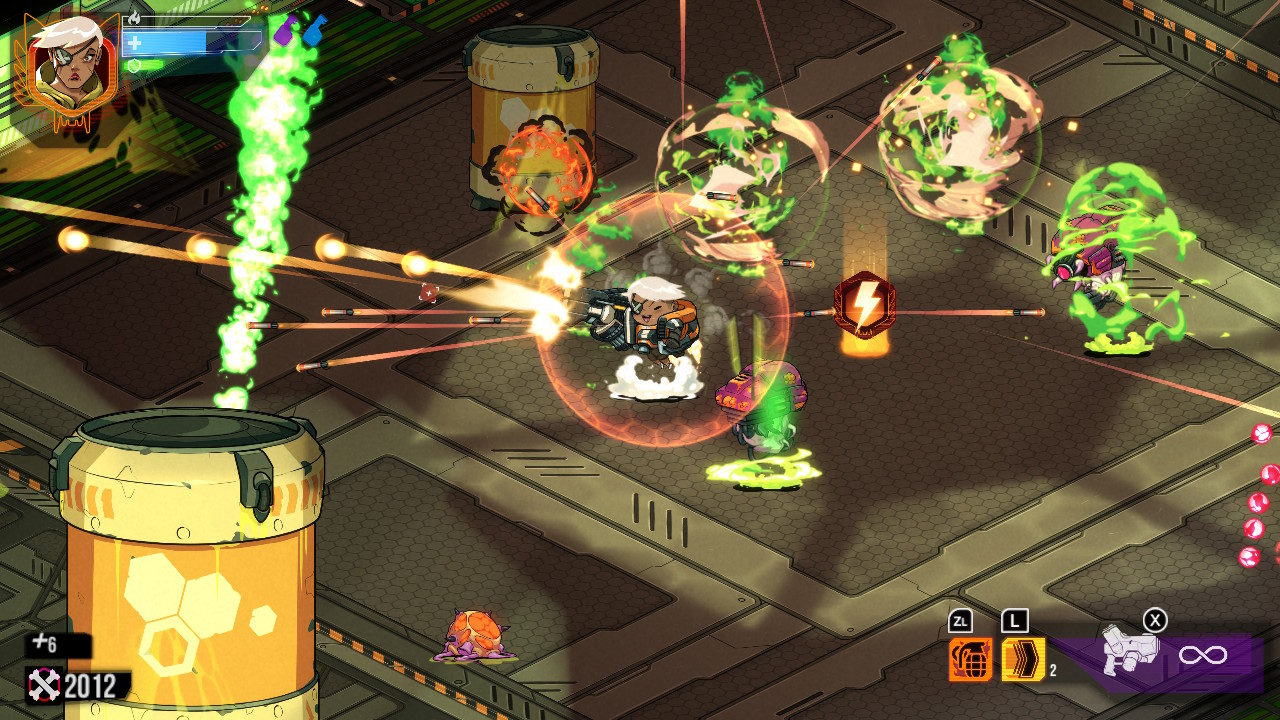
Task: Select the purple key icon
Action: [286, 29]
